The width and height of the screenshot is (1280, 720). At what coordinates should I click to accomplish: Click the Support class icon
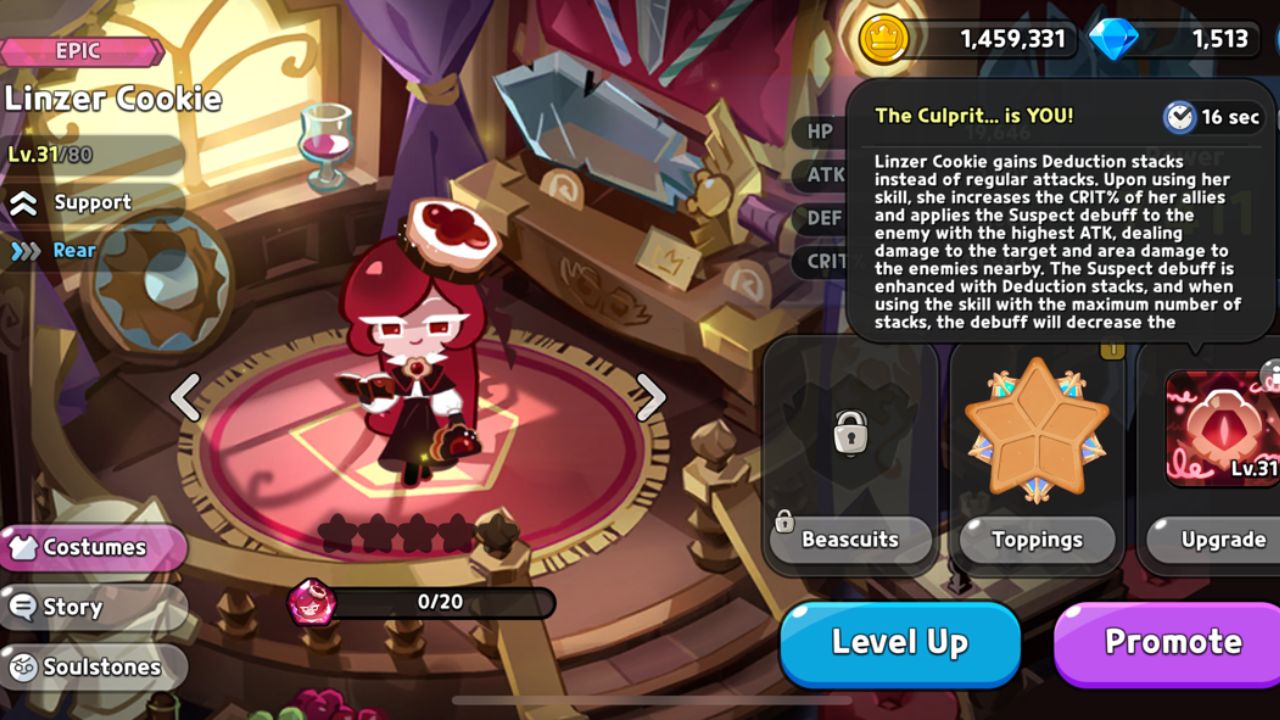(x=22, y=202)
